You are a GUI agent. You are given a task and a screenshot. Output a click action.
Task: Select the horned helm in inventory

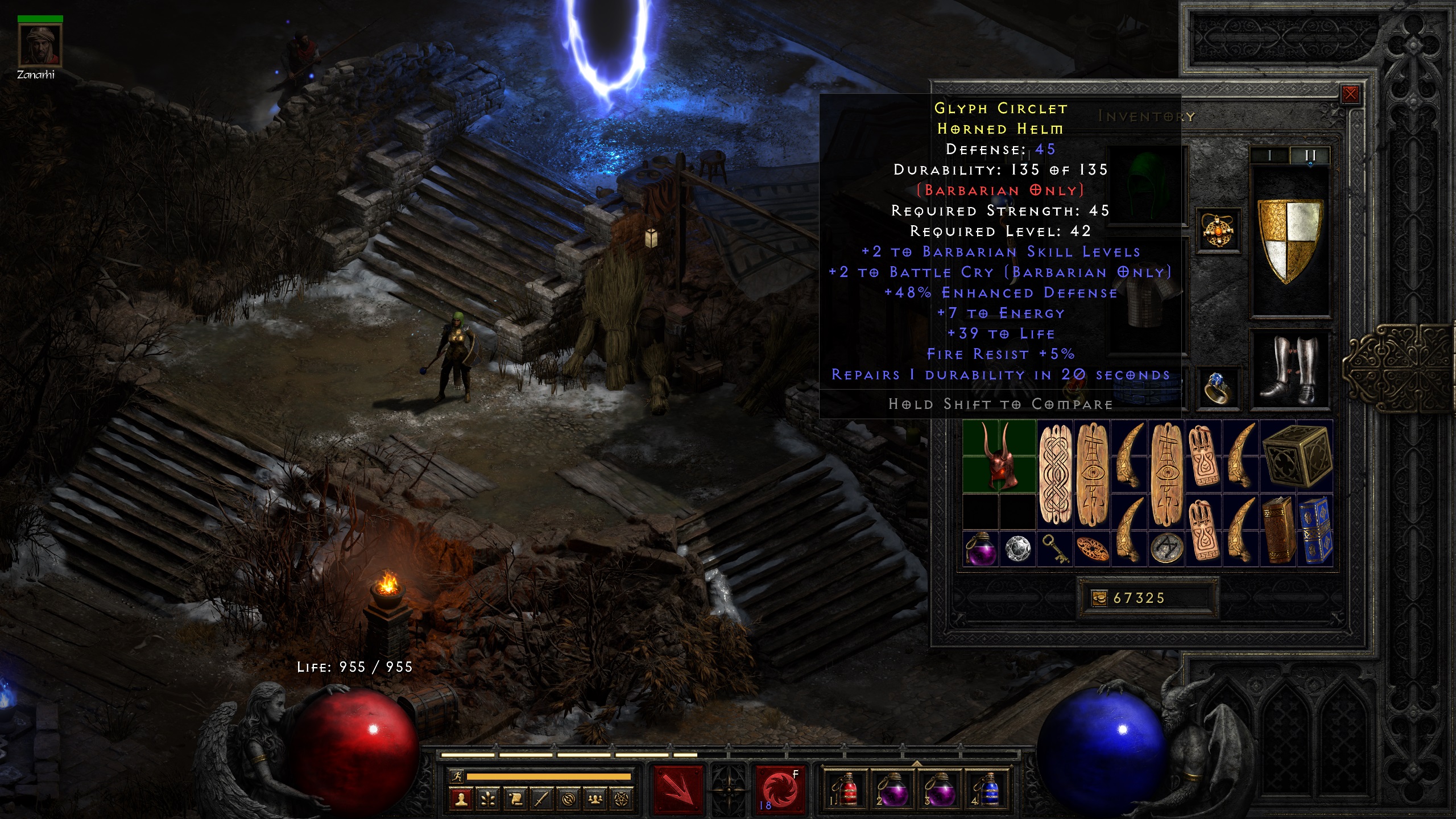999,456
